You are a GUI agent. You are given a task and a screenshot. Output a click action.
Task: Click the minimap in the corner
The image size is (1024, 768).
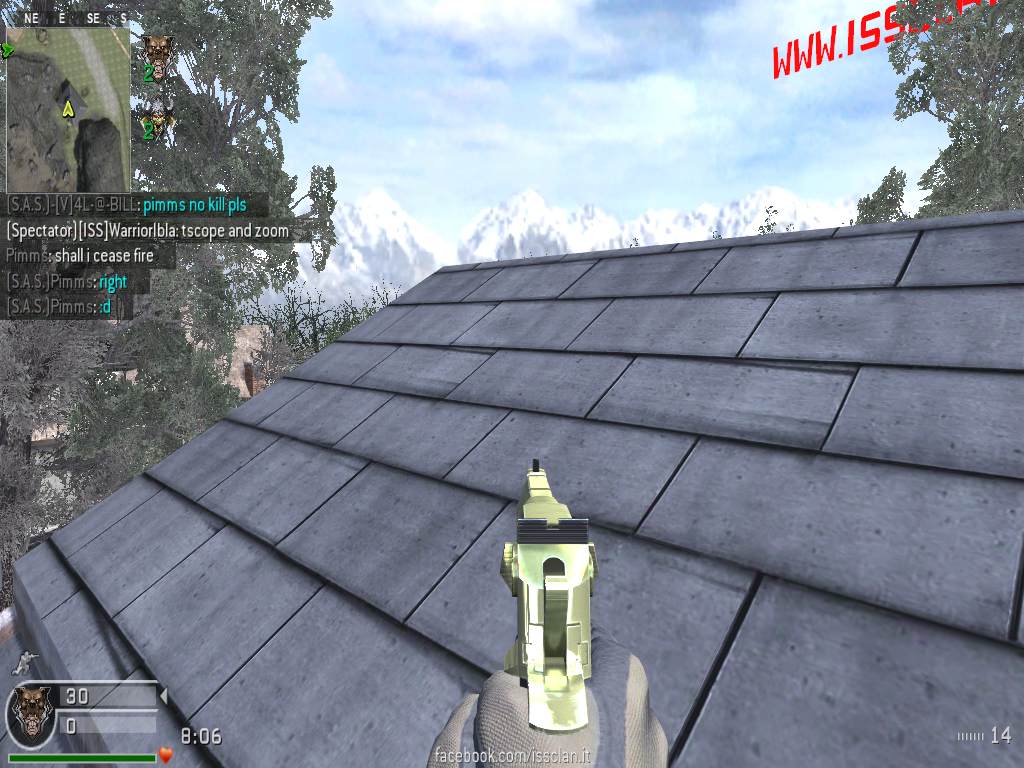click(68, 108)
